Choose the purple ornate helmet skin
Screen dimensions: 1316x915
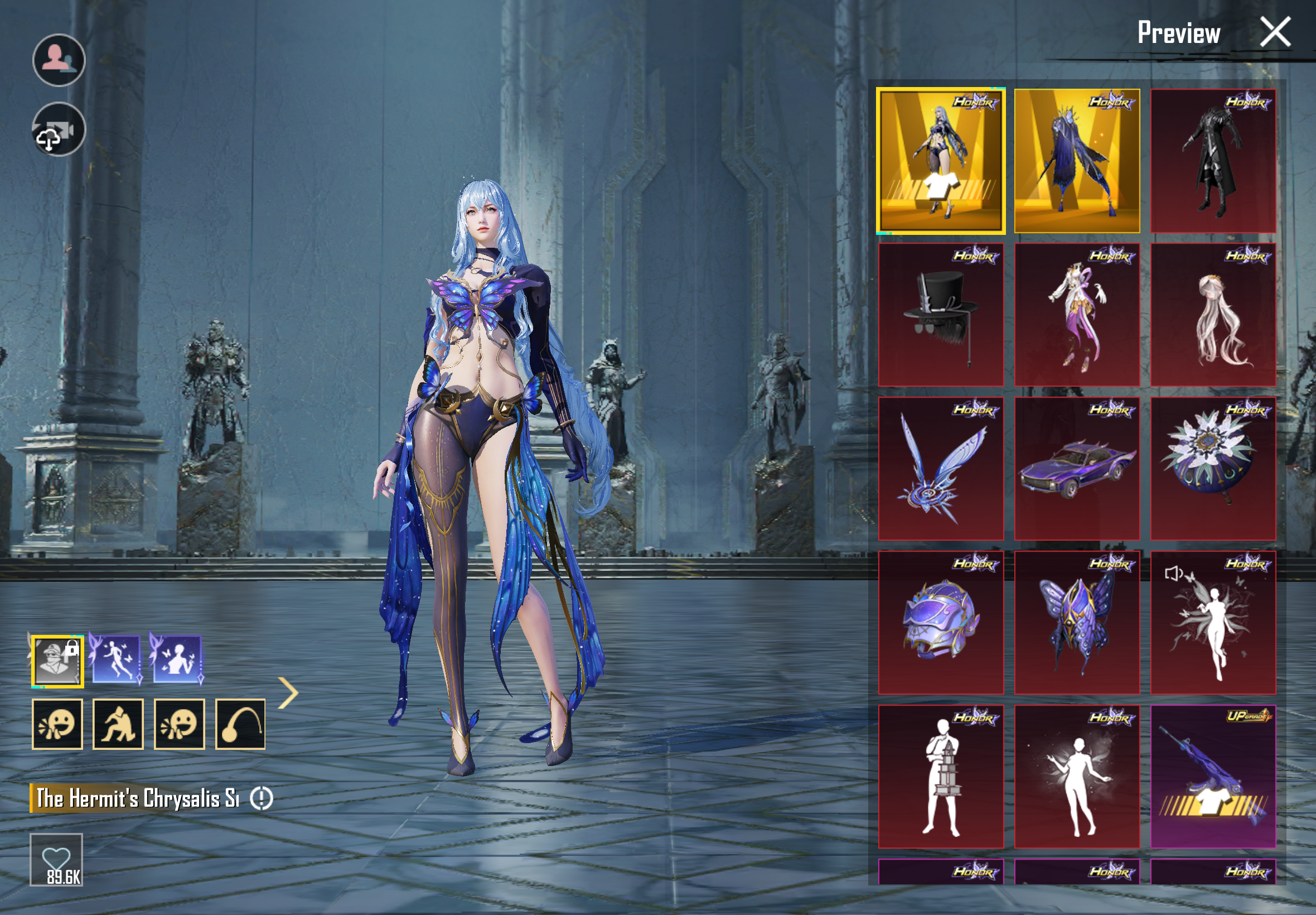pos(941,623)
